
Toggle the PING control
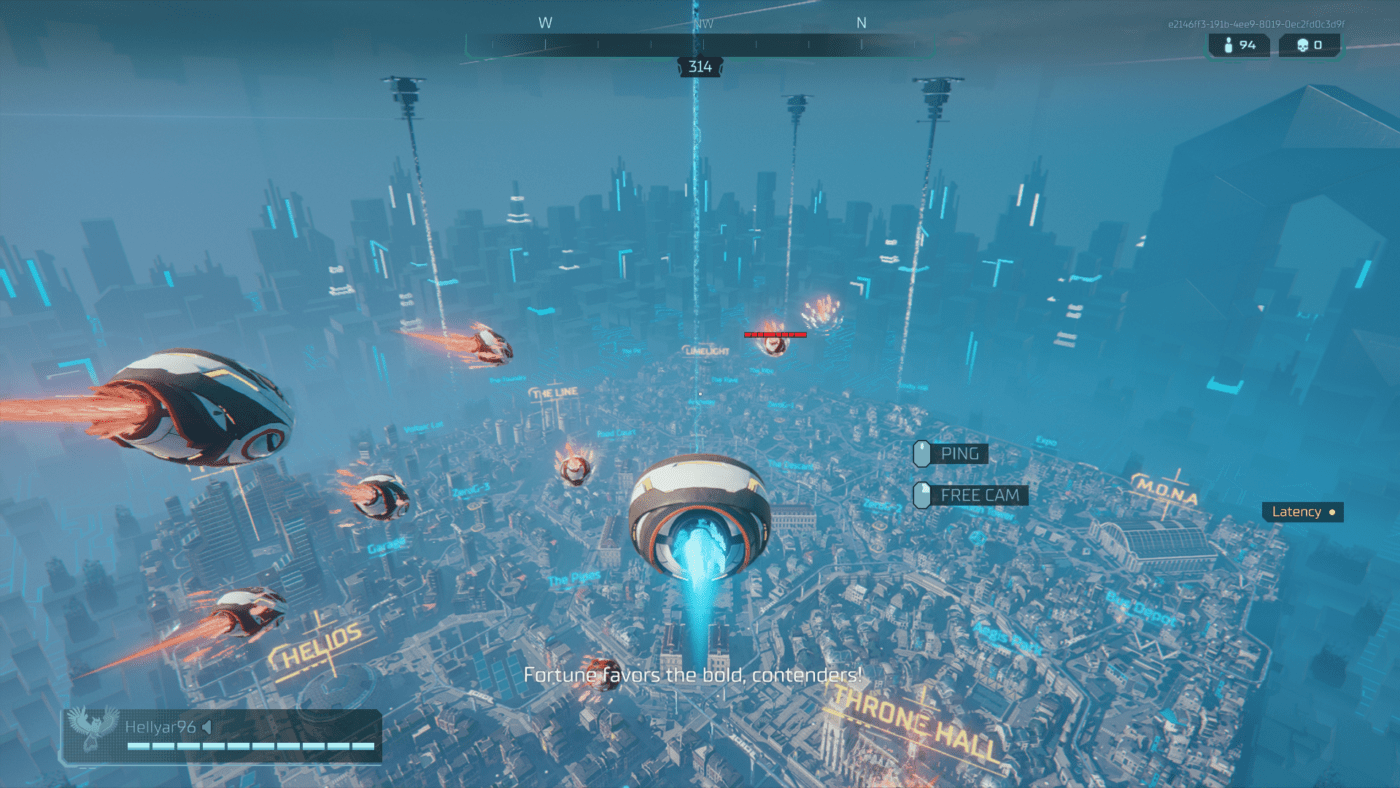(x=957, y=453)
